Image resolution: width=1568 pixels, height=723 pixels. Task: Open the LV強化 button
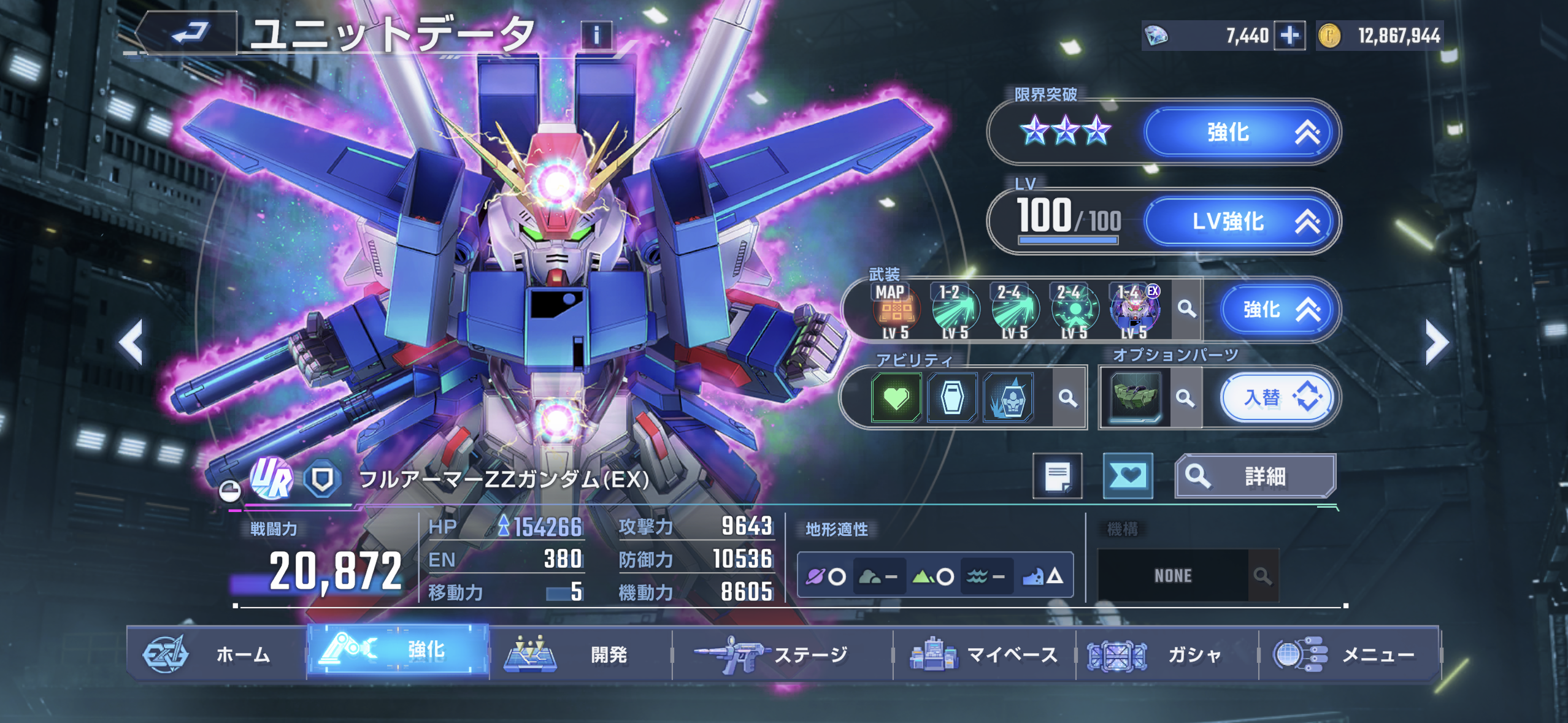pyautogui.click(x=1240, y=221)
